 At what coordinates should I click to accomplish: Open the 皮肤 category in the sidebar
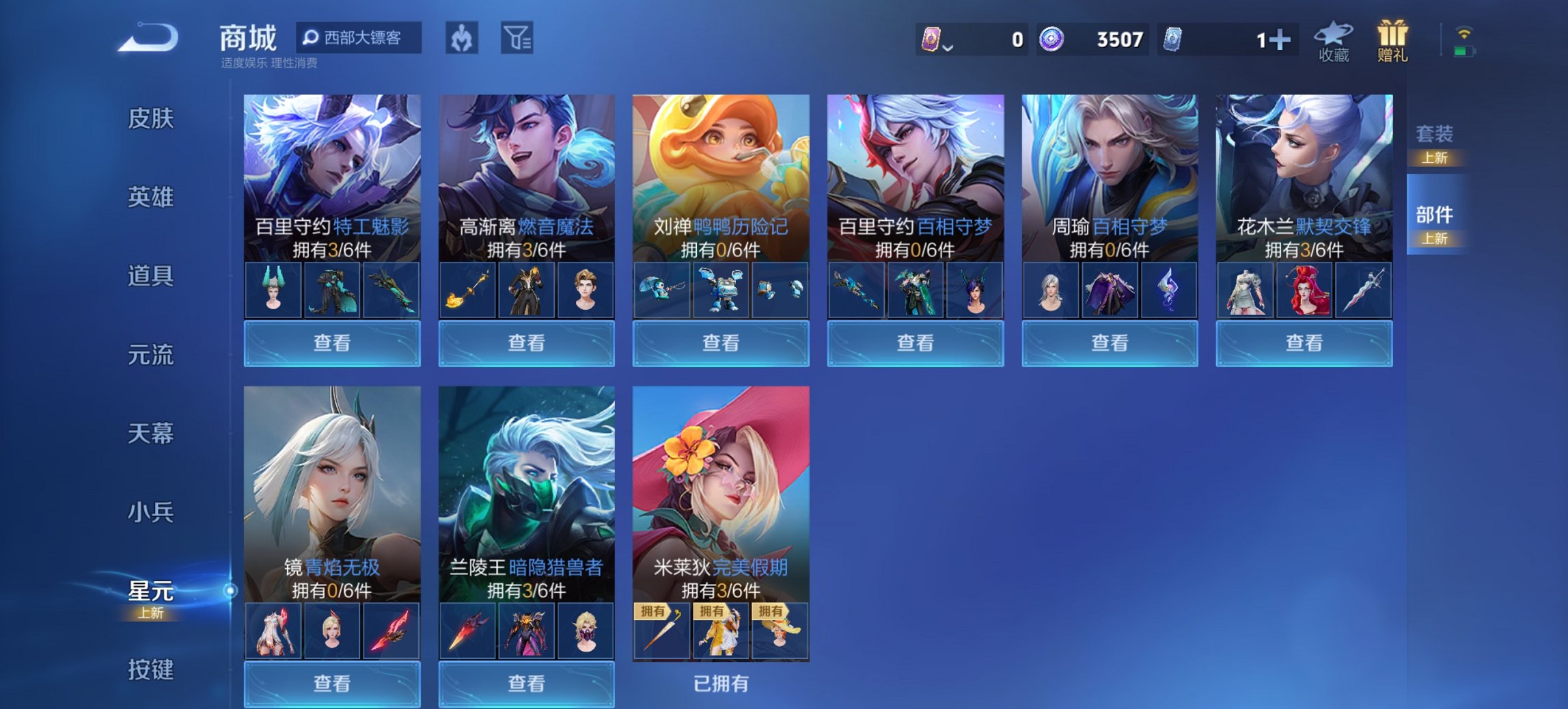[150, 119]
